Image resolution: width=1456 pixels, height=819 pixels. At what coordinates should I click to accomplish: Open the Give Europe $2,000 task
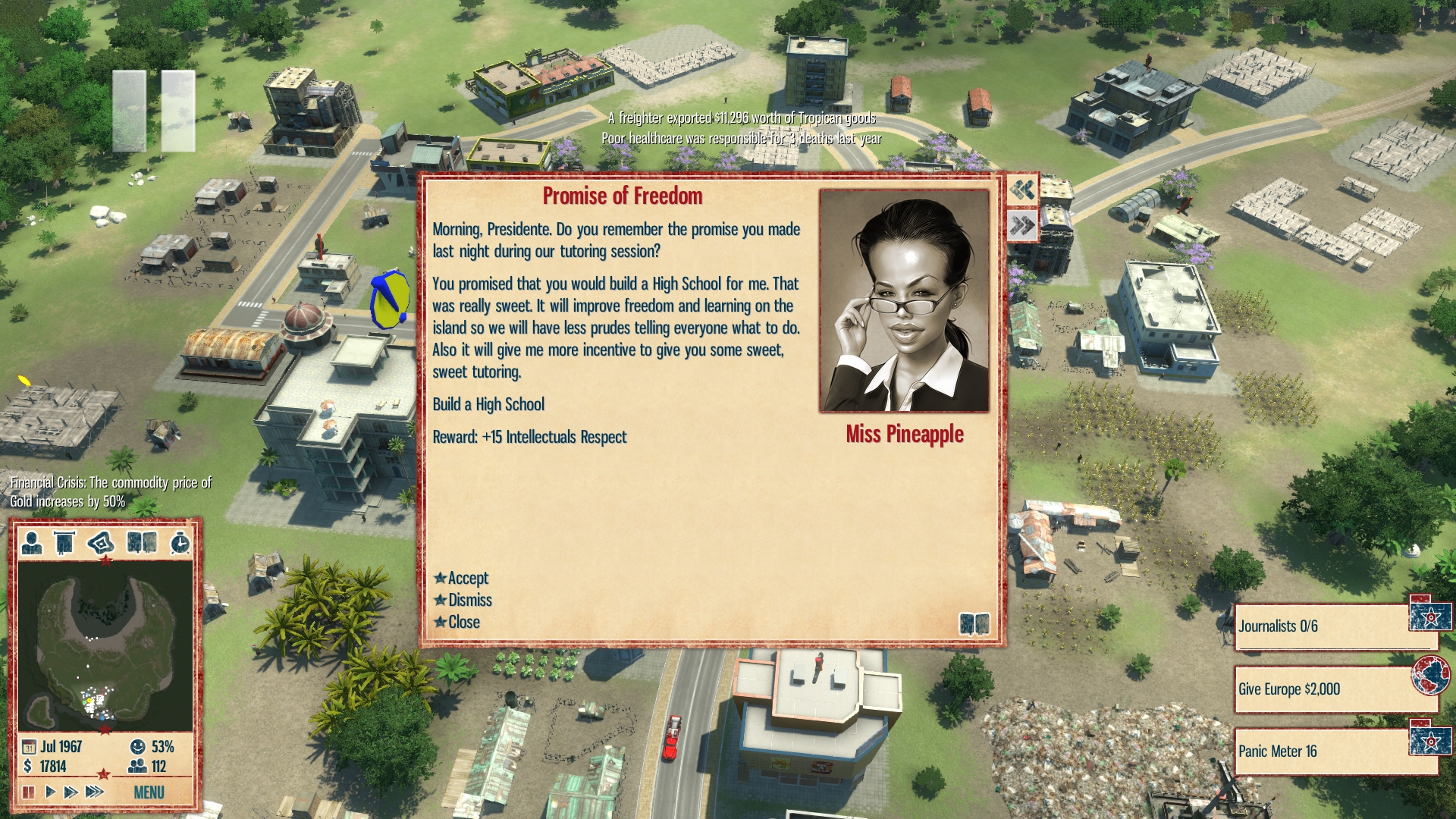click(x=1323, y=689)
